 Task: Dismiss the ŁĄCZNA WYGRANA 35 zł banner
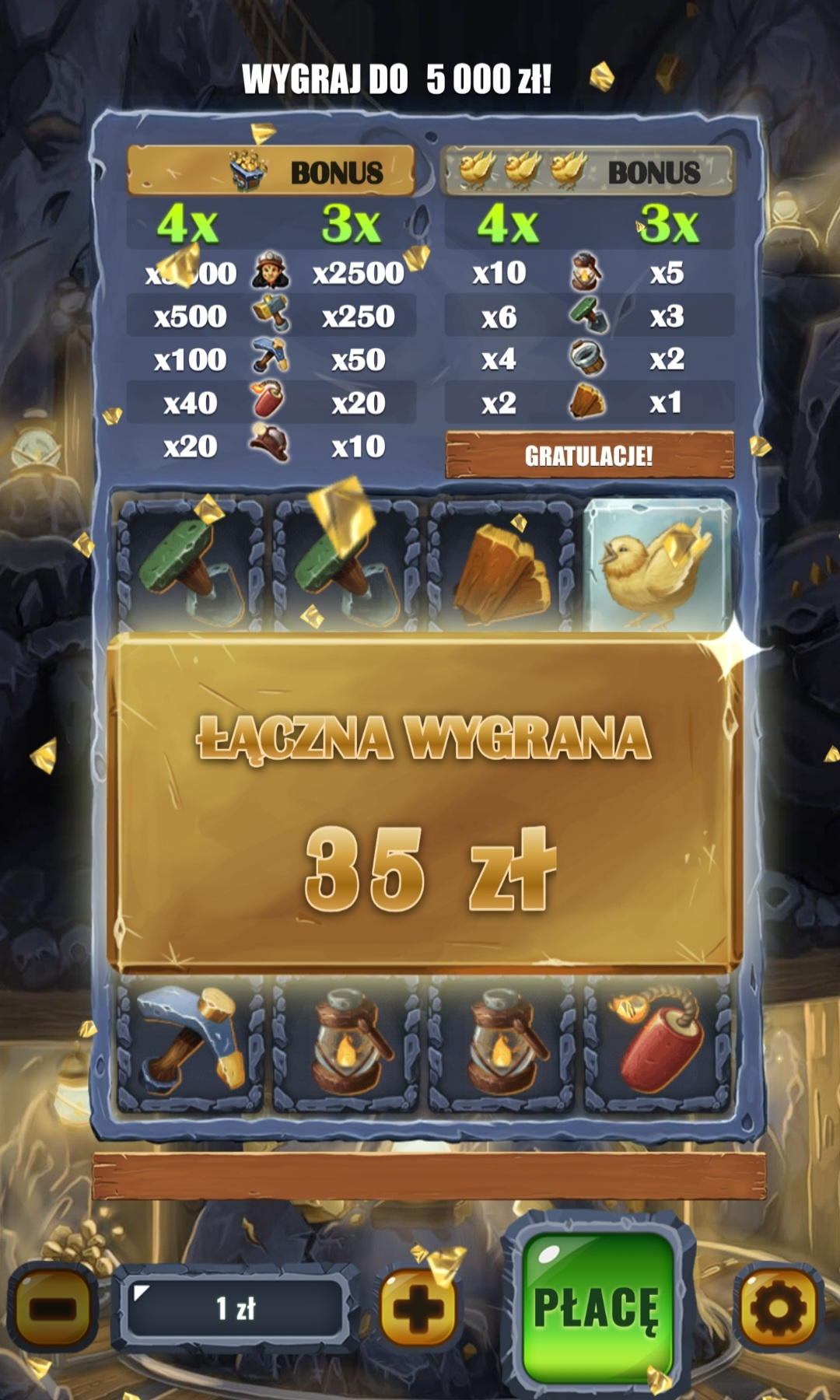[424, 801]
